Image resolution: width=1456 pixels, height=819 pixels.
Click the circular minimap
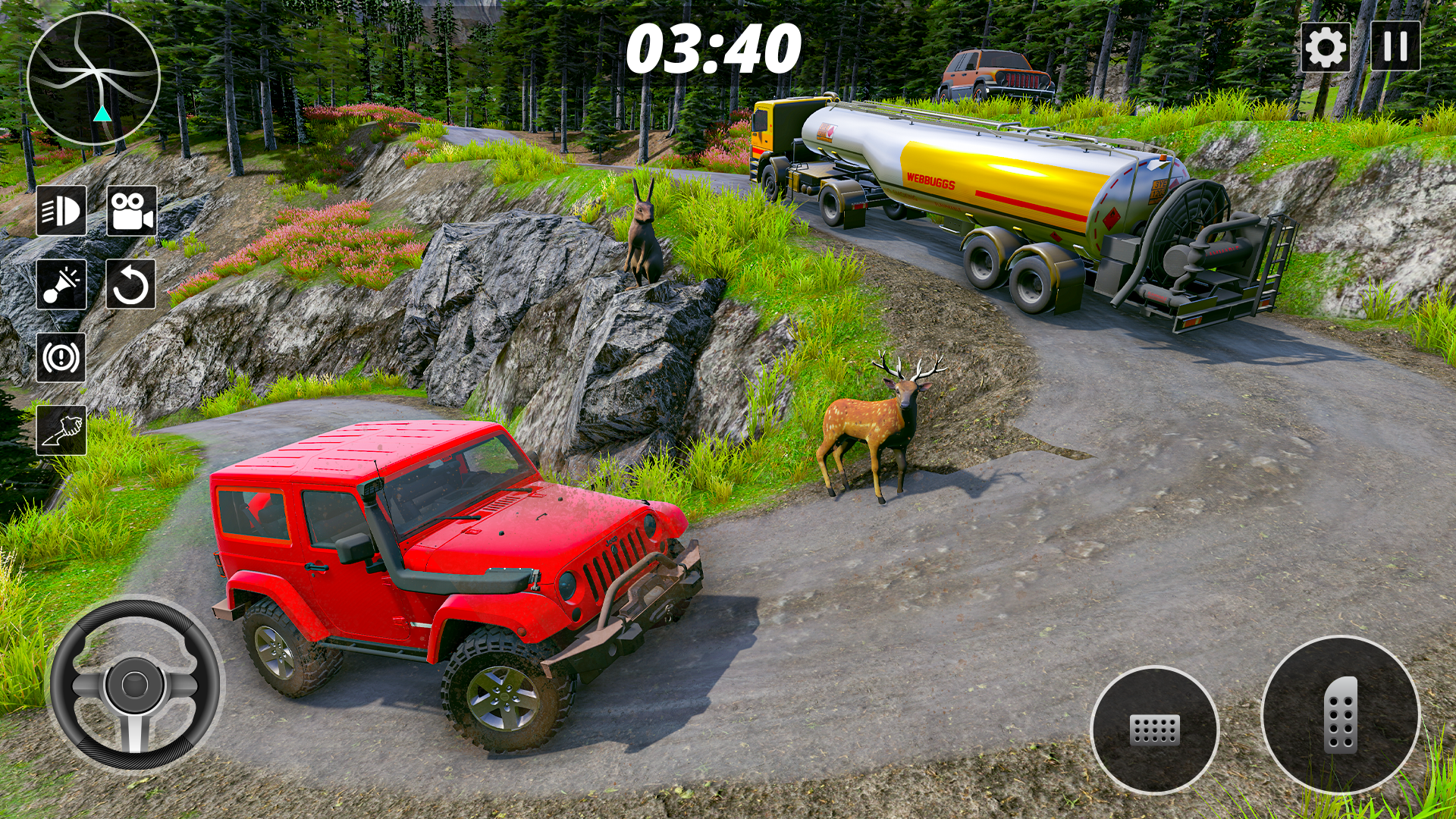(93, 78)
